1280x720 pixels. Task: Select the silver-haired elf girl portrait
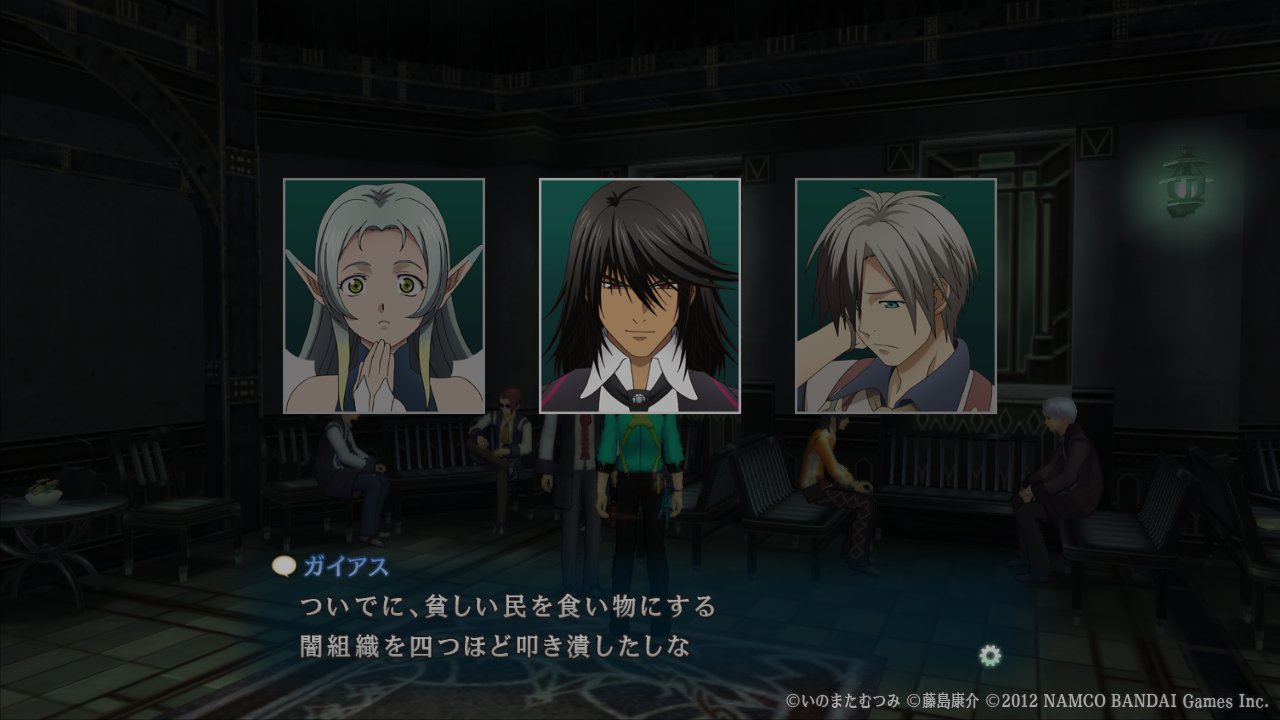[384, 296]
